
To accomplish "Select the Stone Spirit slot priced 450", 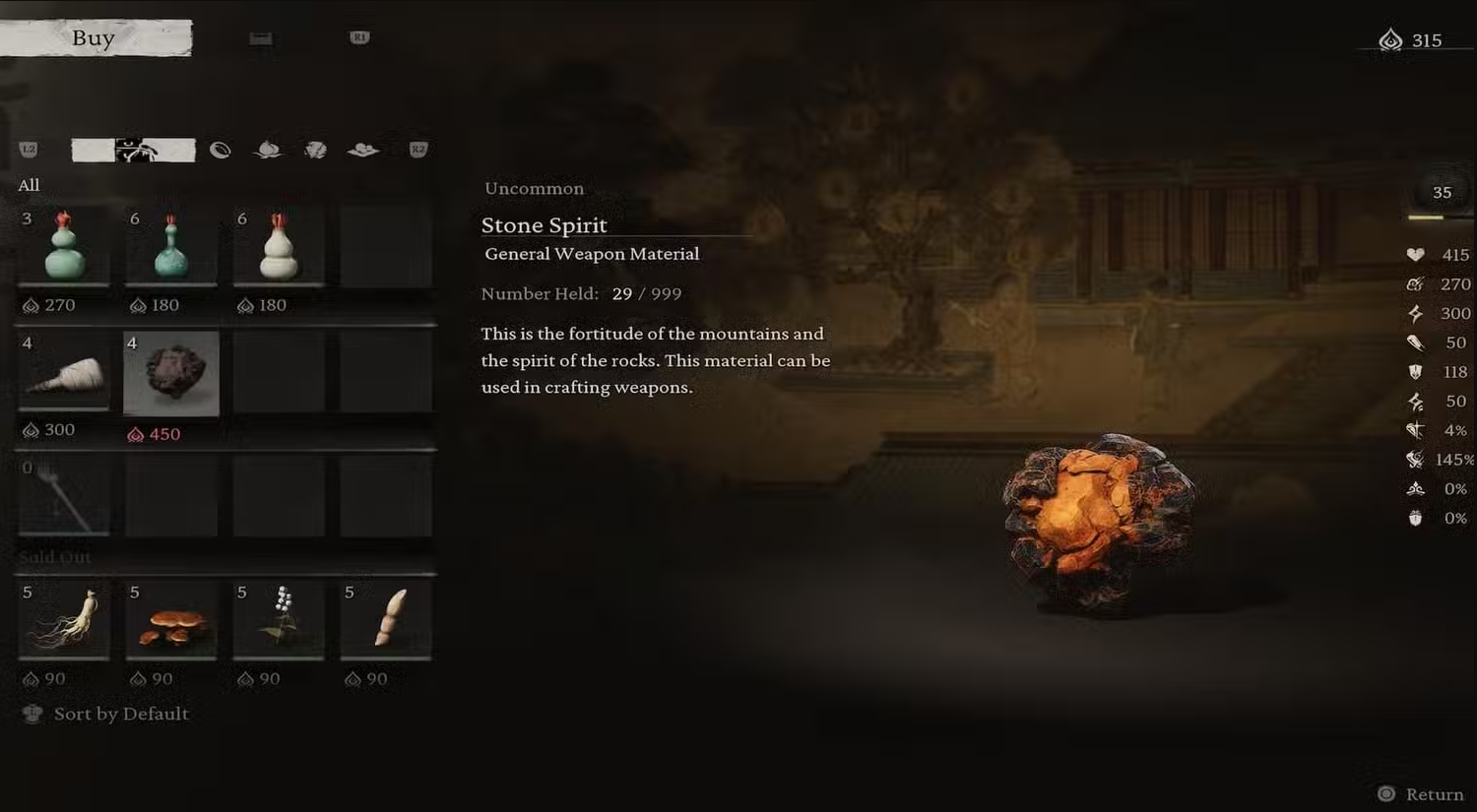I will click(x=171, y=373).
